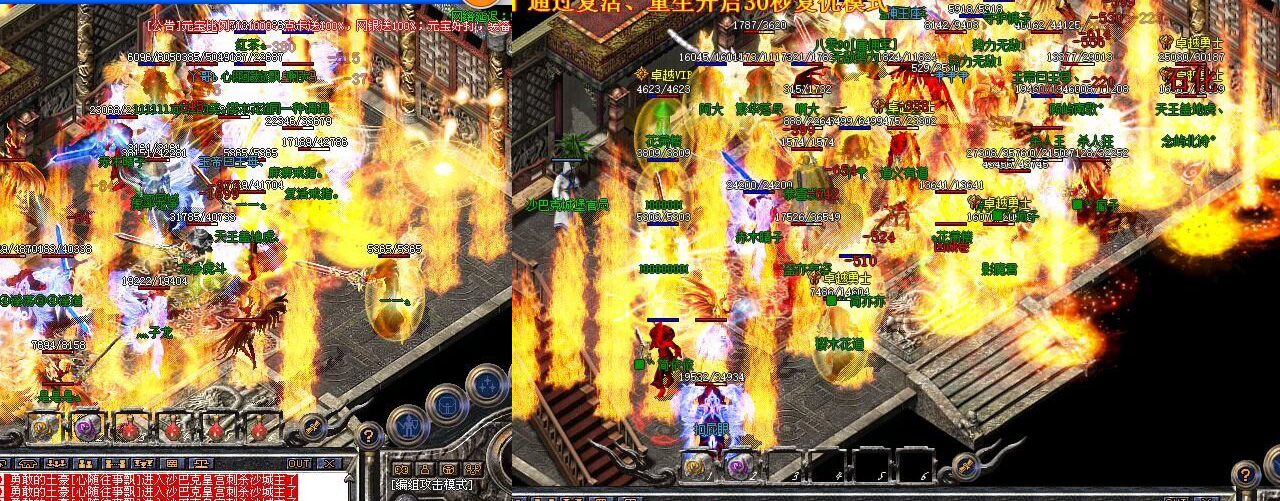Viewport: 1280px width, 501px height.
Task: Use the red potion in hotbar slot 4
Action: point(174,428)
